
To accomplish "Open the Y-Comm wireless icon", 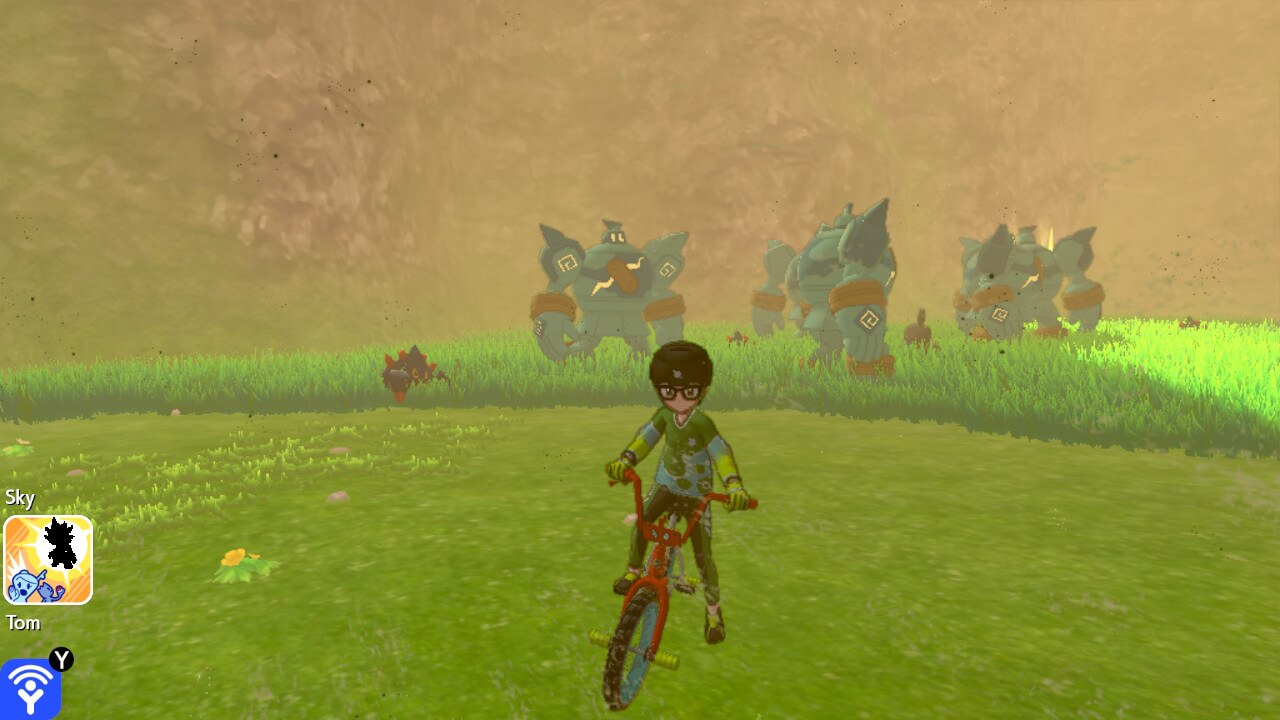I will (x=31, y=688).
